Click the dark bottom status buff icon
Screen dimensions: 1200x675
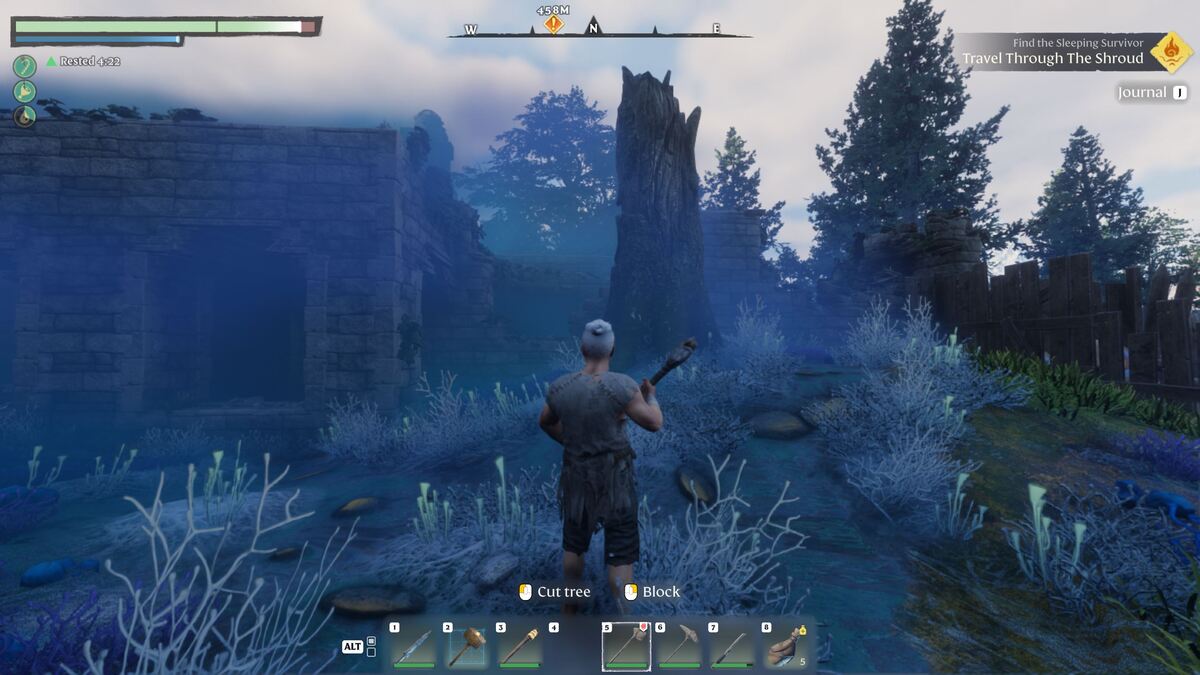tap(25, 116)
